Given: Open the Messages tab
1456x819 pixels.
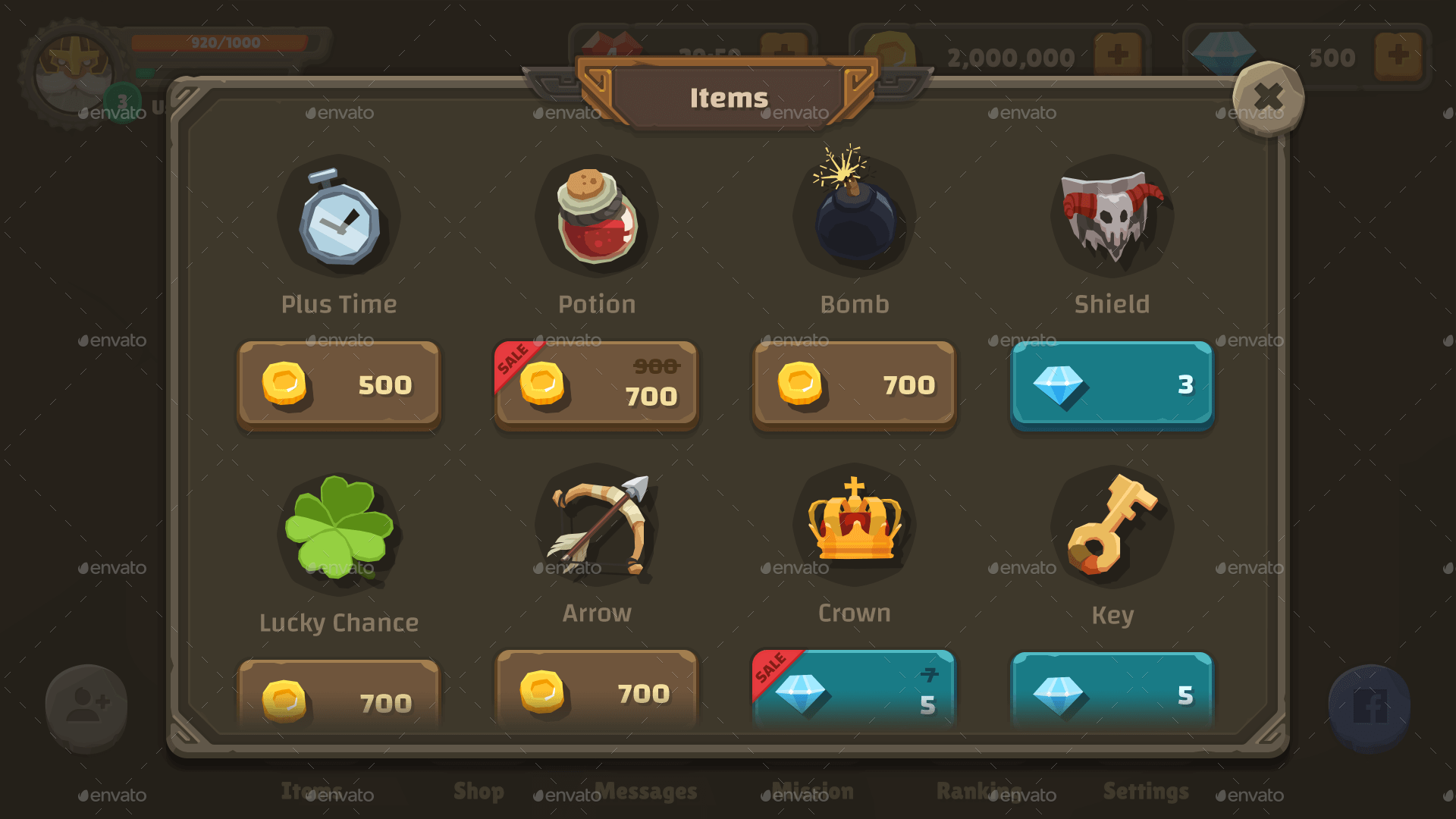Looking at the screenshot, I should pos(648,792).
